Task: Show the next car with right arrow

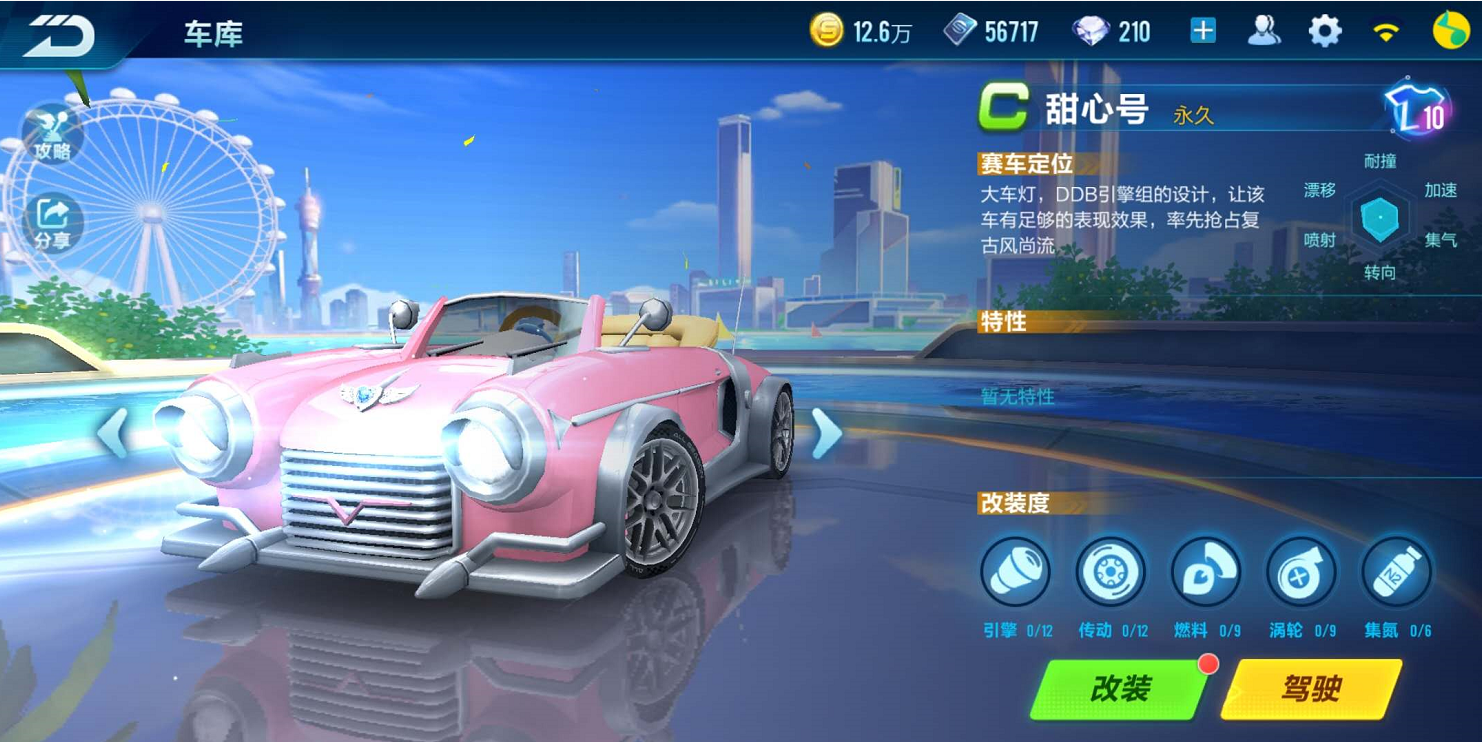Action: tap(825, 433)
